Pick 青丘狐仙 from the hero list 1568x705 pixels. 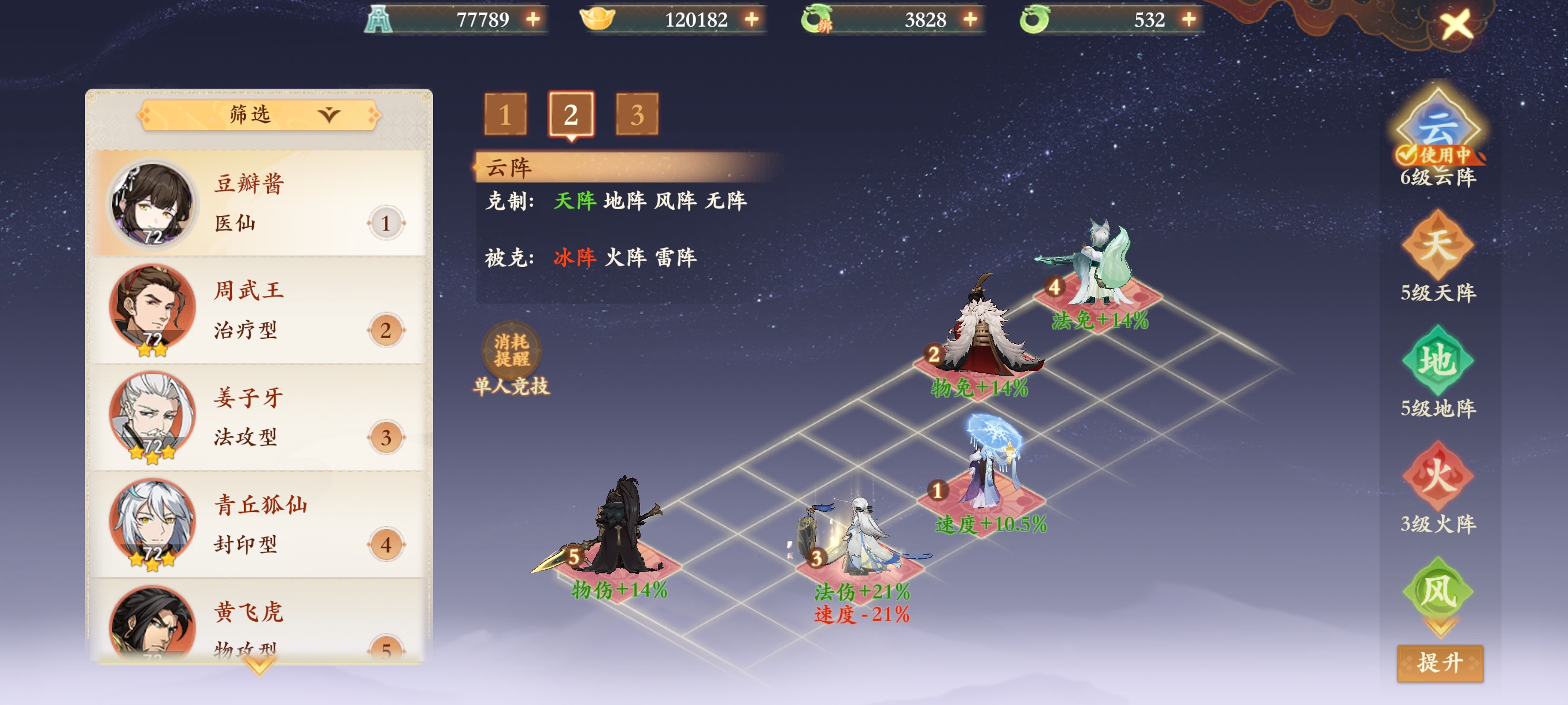[257, 524]
